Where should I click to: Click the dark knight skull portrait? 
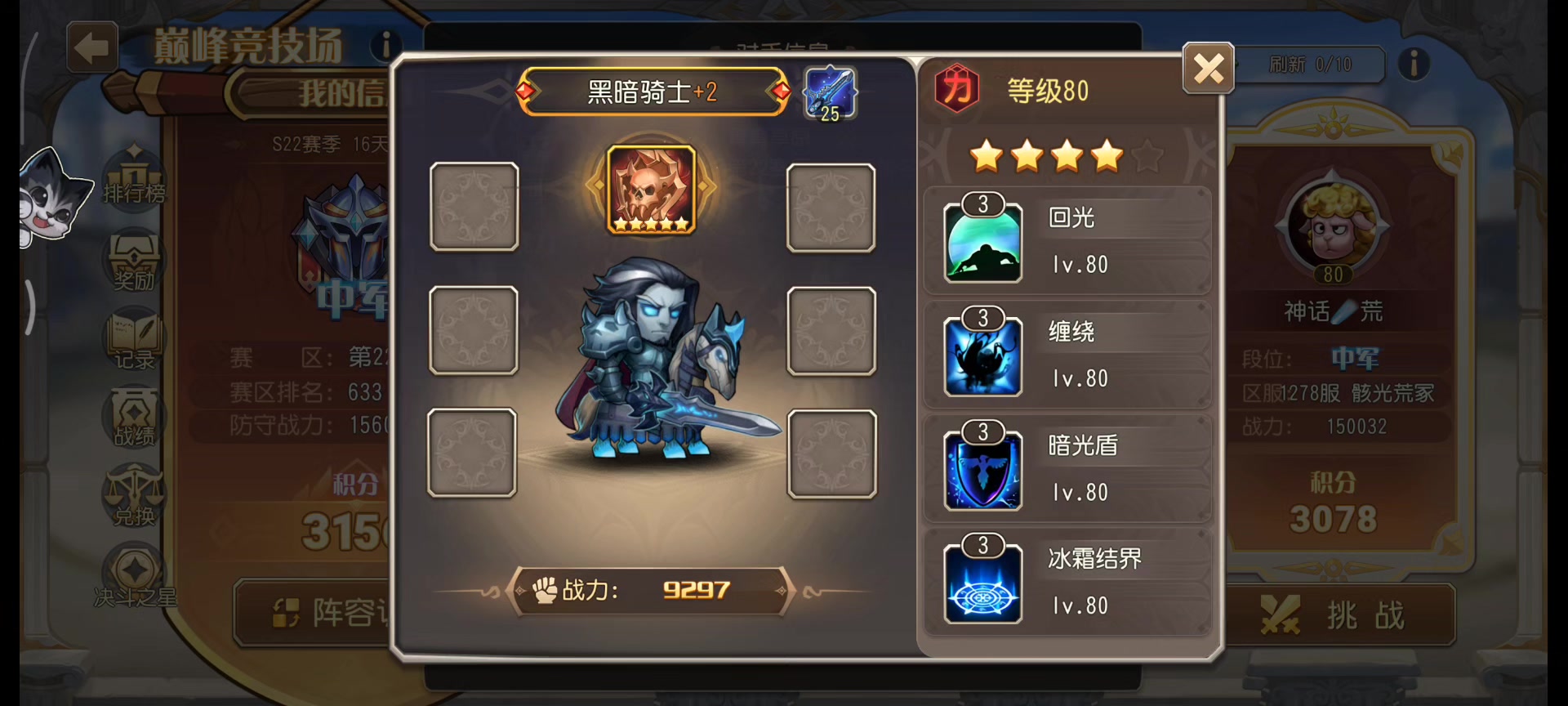651,188
